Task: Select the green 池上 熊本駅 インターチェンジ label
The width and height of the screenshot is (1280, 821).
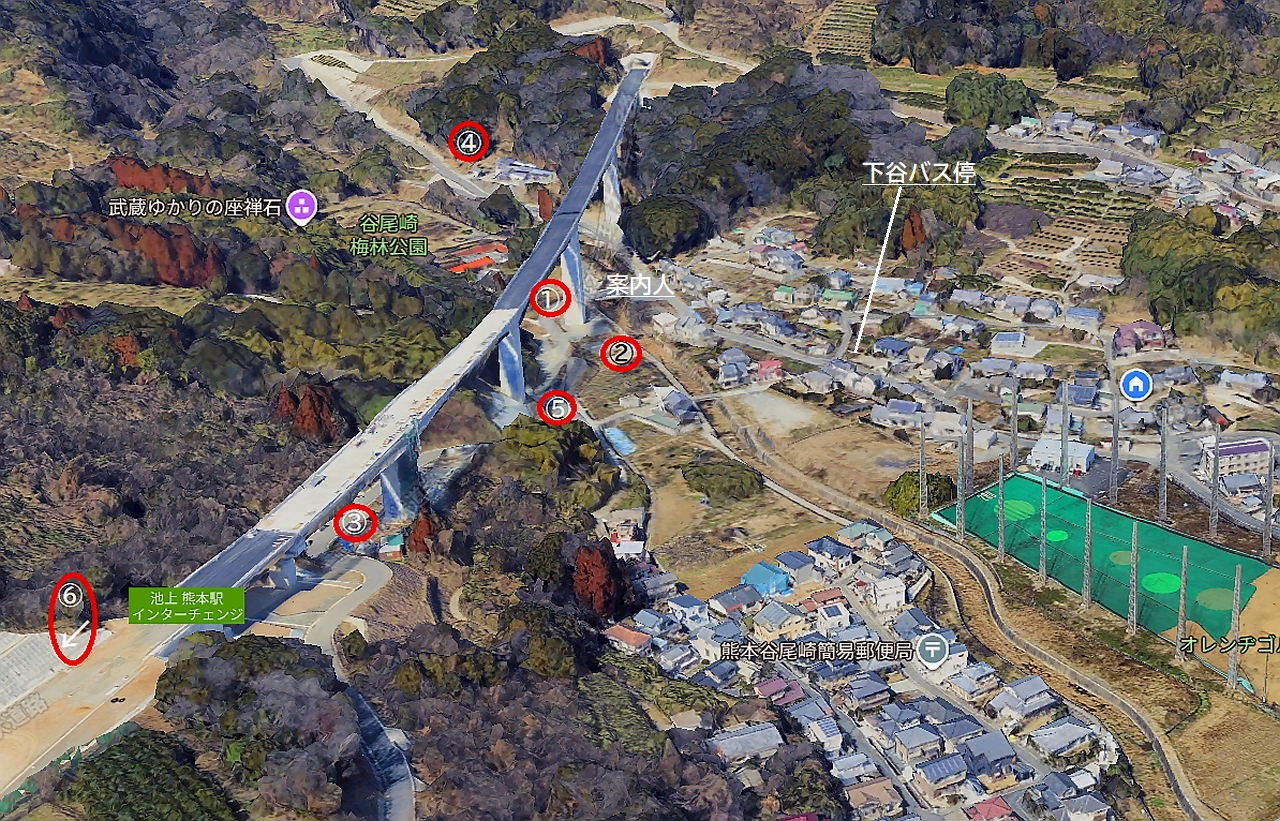Action: [186, 605]
